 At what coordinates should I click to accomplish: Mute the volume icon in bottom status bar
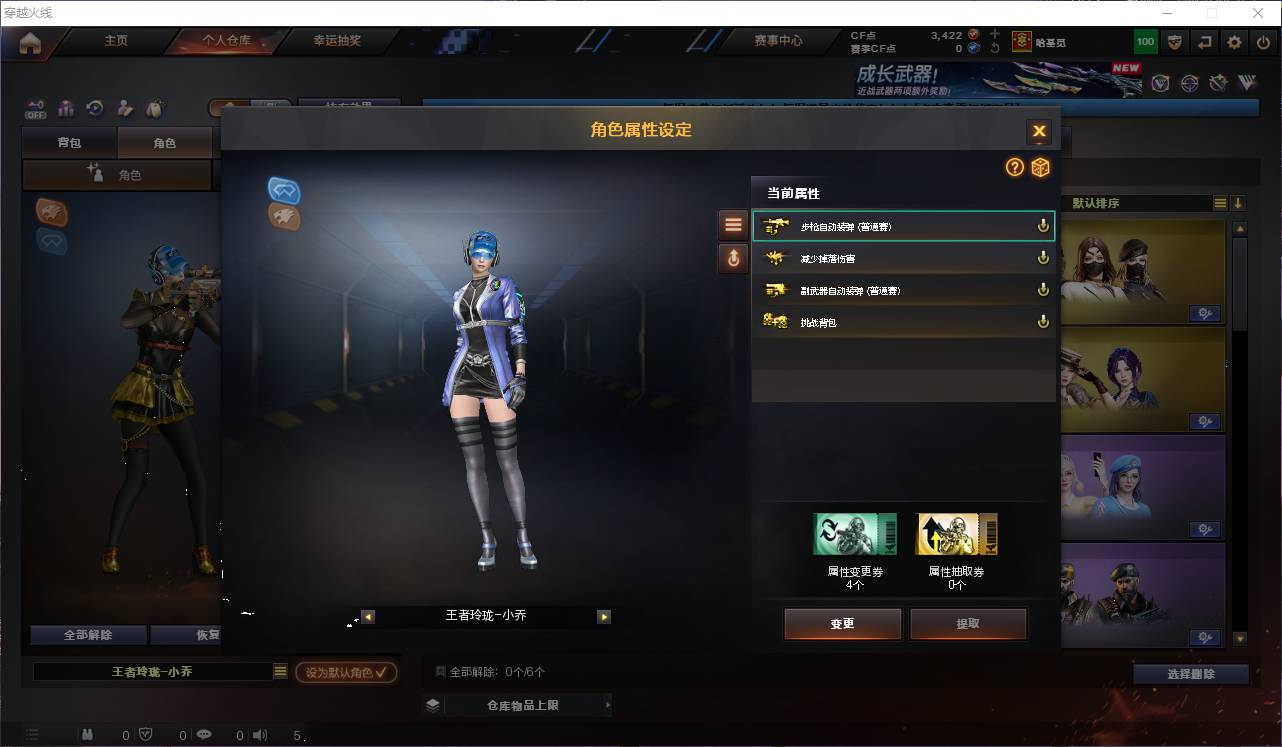pyautogui.click(x=260, y=734)
